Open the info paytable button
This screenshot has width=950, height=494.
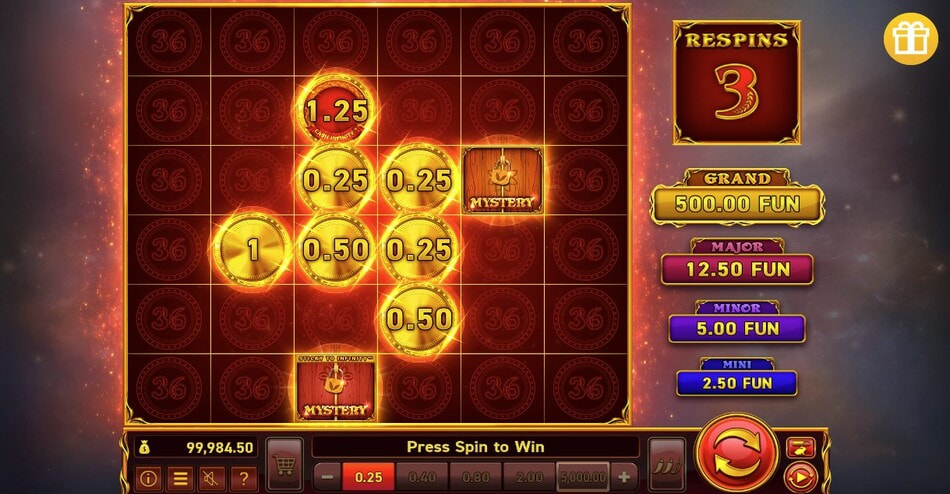[149, 478]
